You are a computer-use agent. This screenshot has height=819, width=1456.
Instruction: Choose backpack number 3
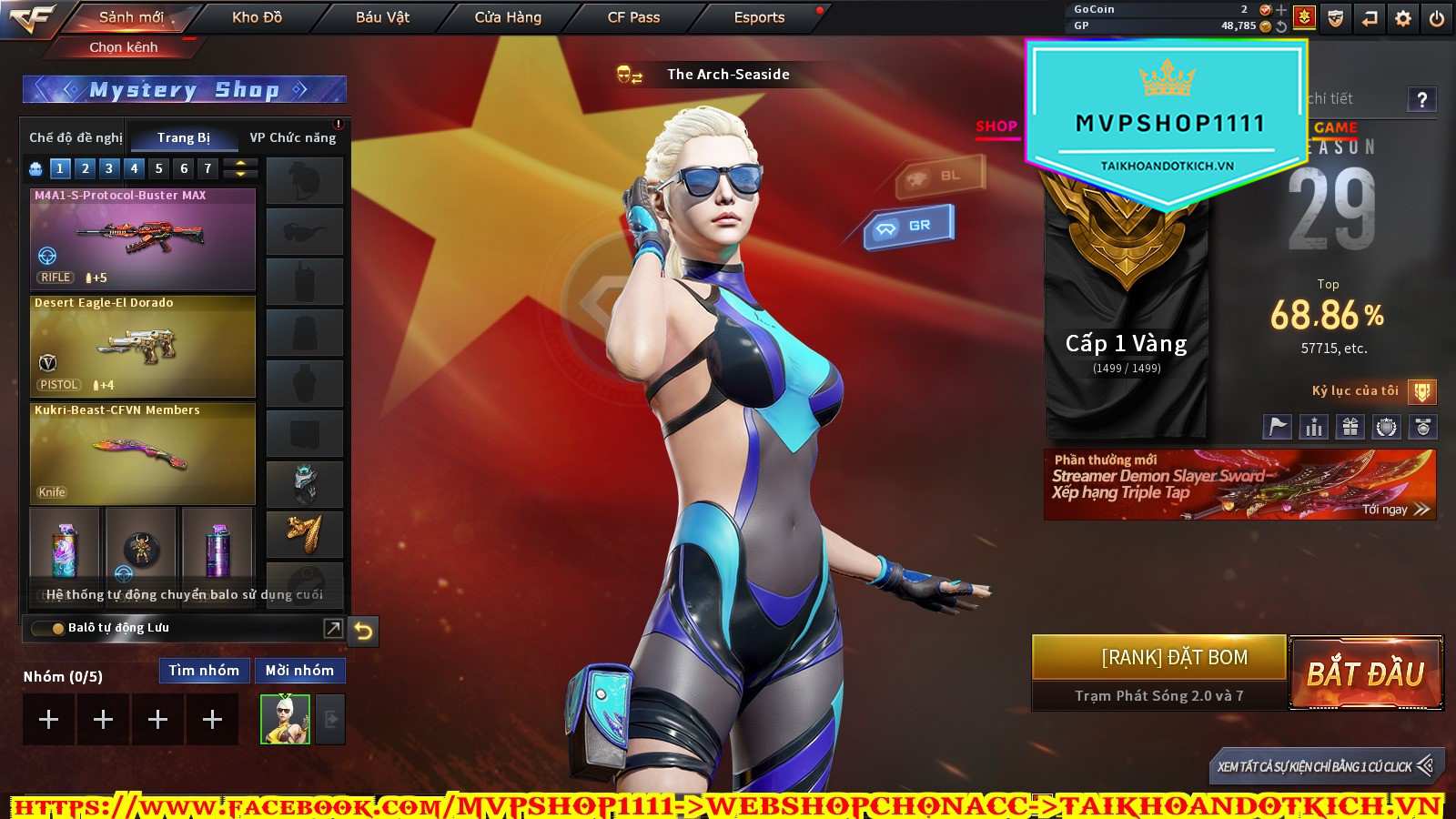pos(109,168)
